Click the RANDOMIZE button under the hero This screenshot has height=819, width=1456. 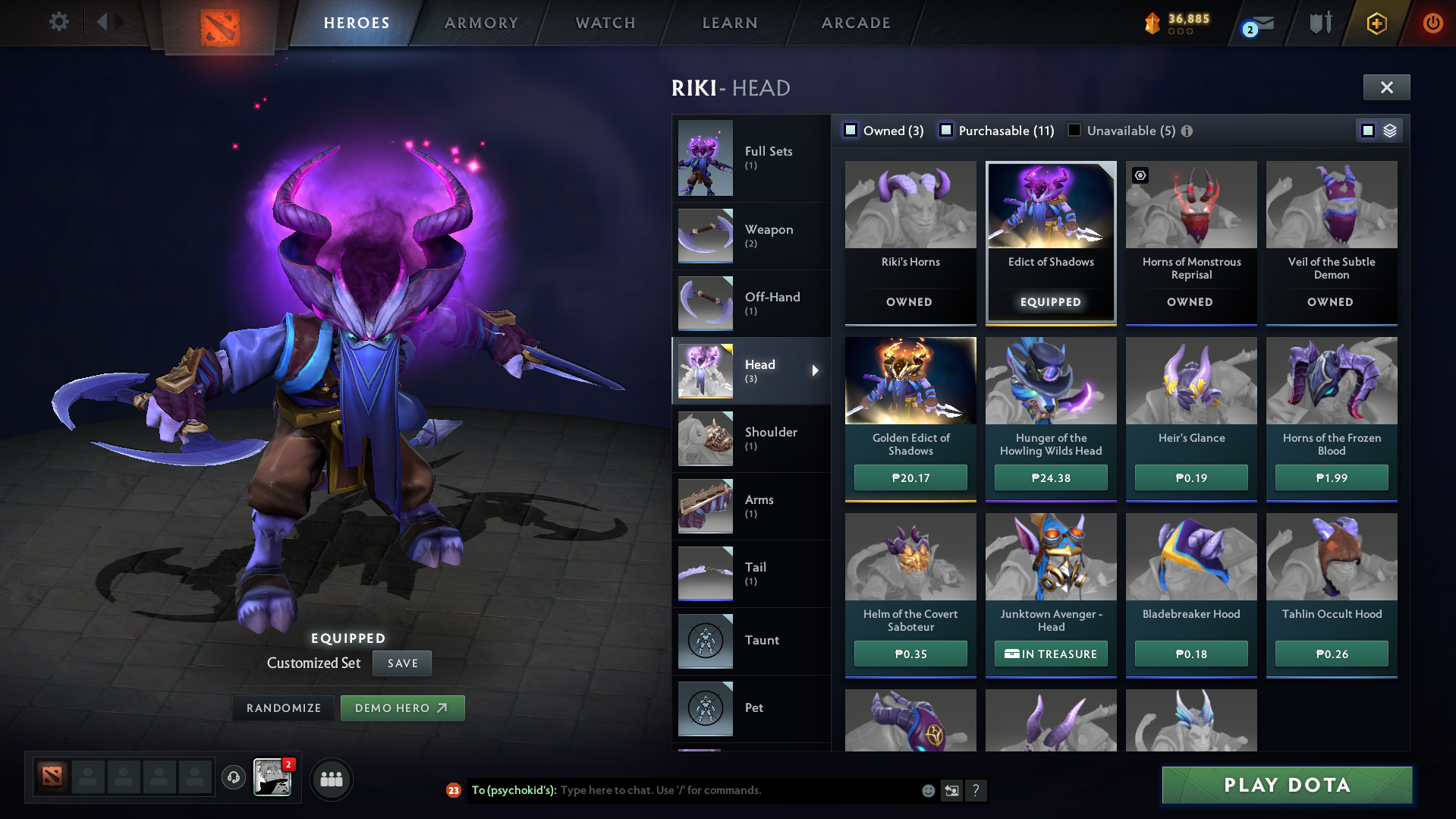tap(283, 707)
